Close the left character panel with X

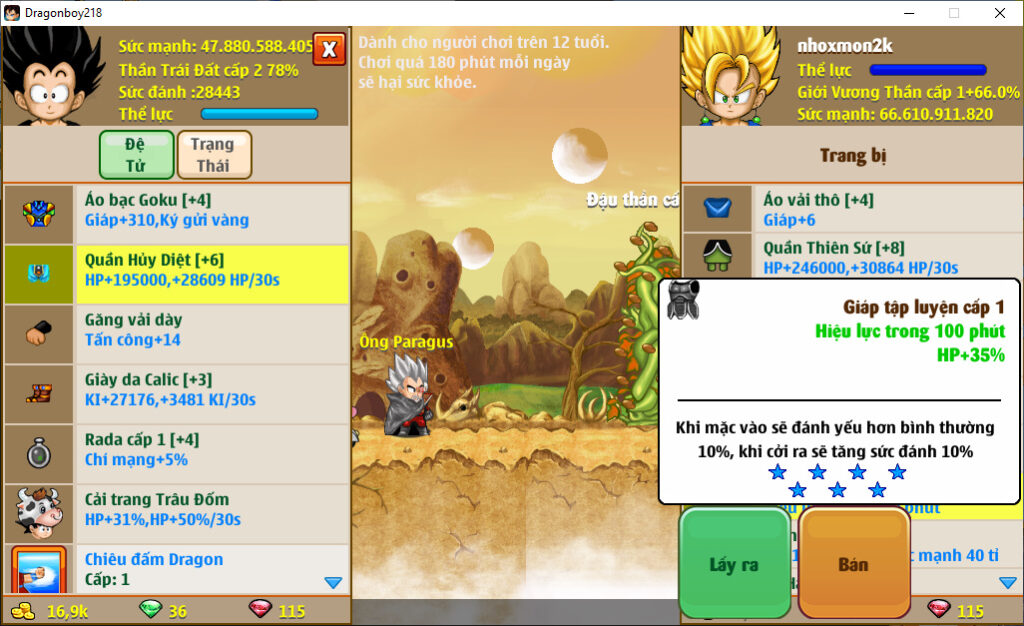click(329, 48)
